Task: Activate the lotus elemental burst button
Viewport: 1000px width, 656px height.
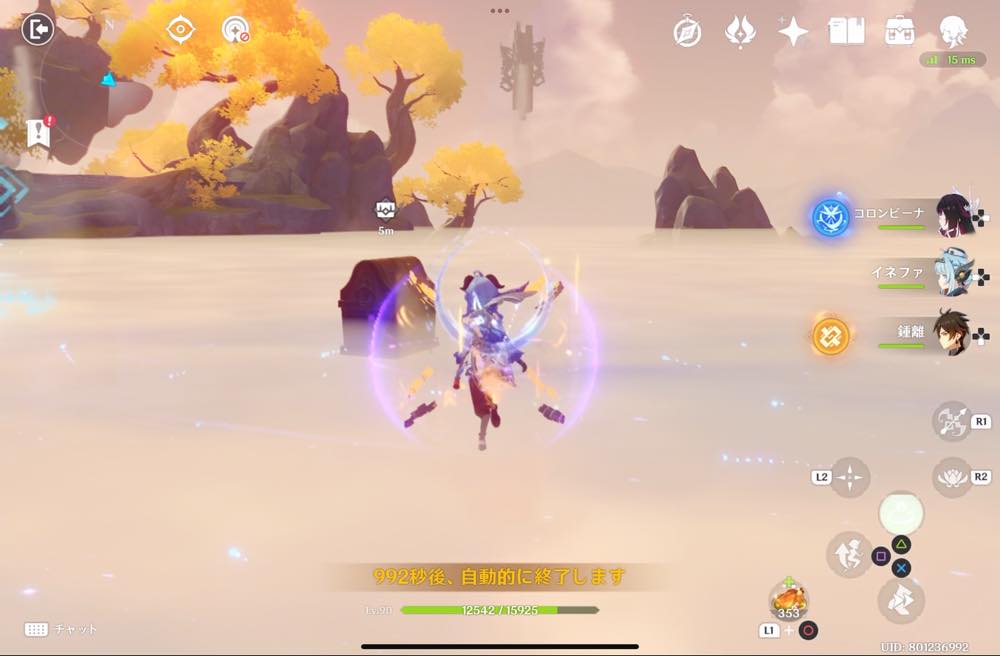Action: coord(951,477)
